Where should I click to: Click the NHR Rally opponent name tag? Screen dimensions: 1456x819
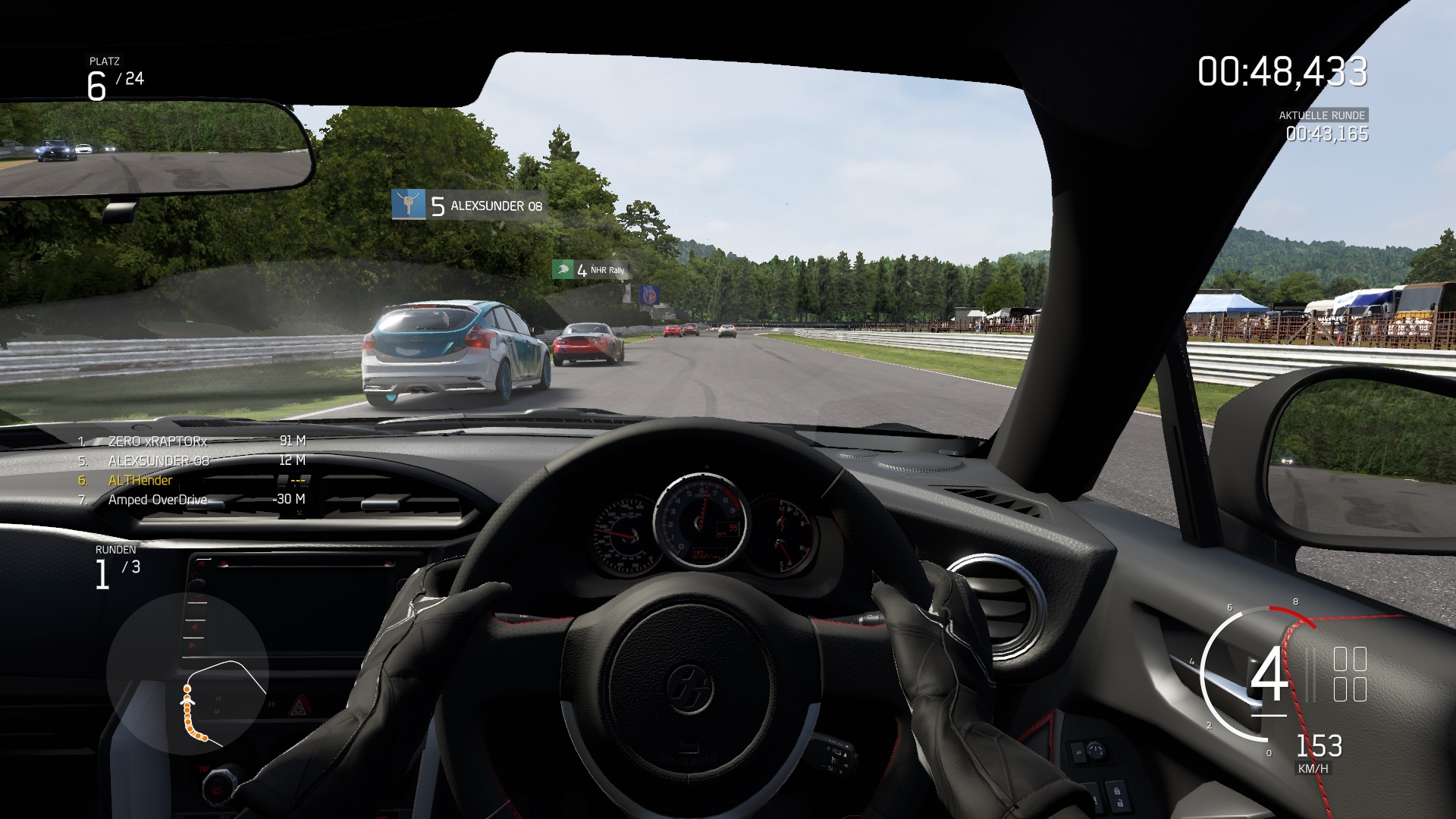tap(590, 270)
